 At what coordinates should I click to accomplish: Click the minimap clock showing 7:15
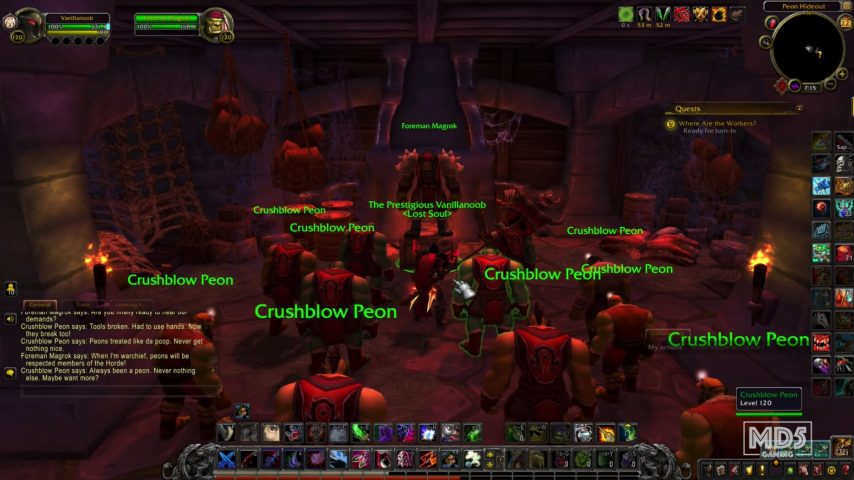810,87
